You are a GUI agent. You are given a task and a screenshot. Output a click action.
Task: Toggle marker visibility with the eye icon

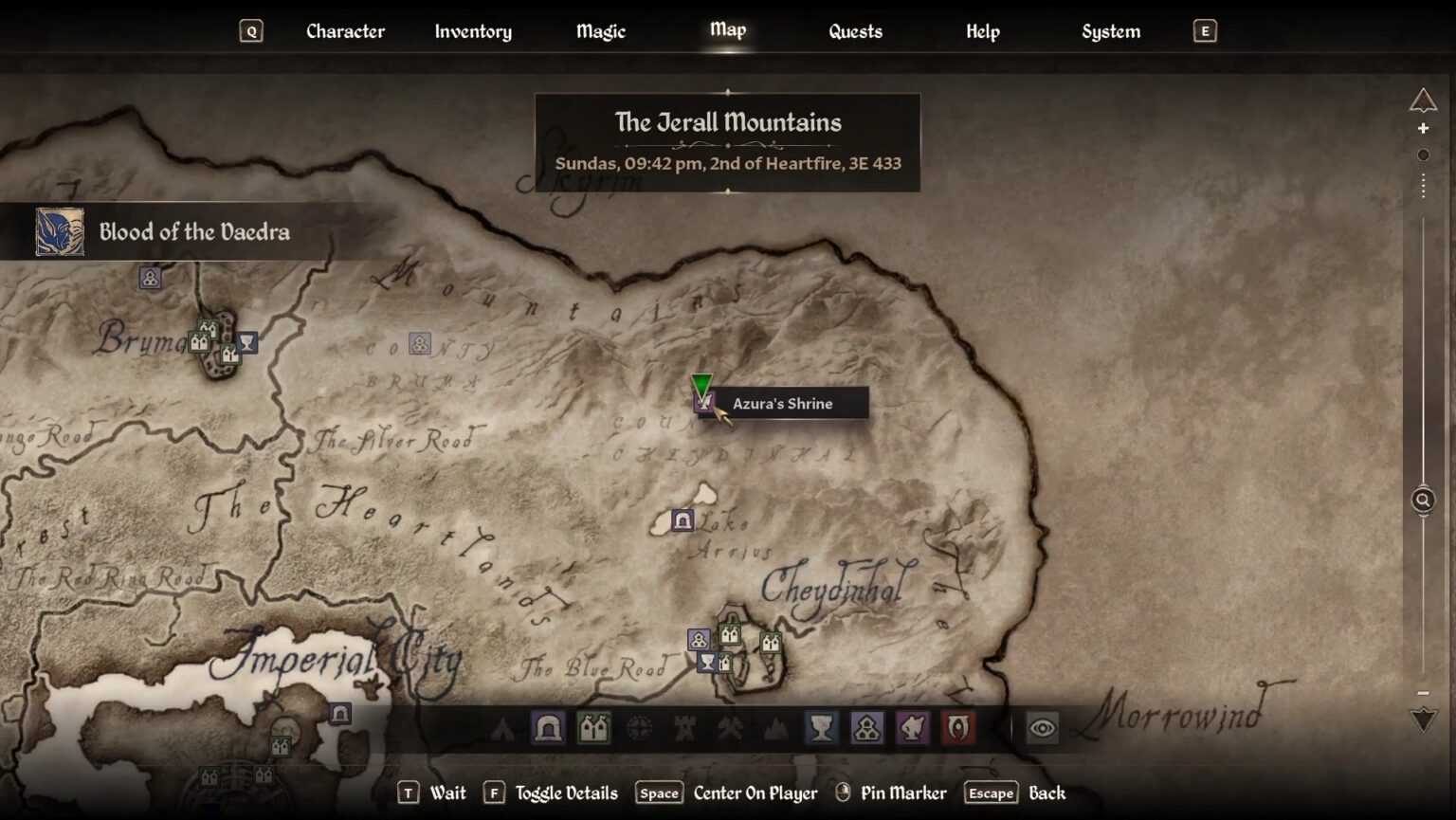tap(1042, 728)
